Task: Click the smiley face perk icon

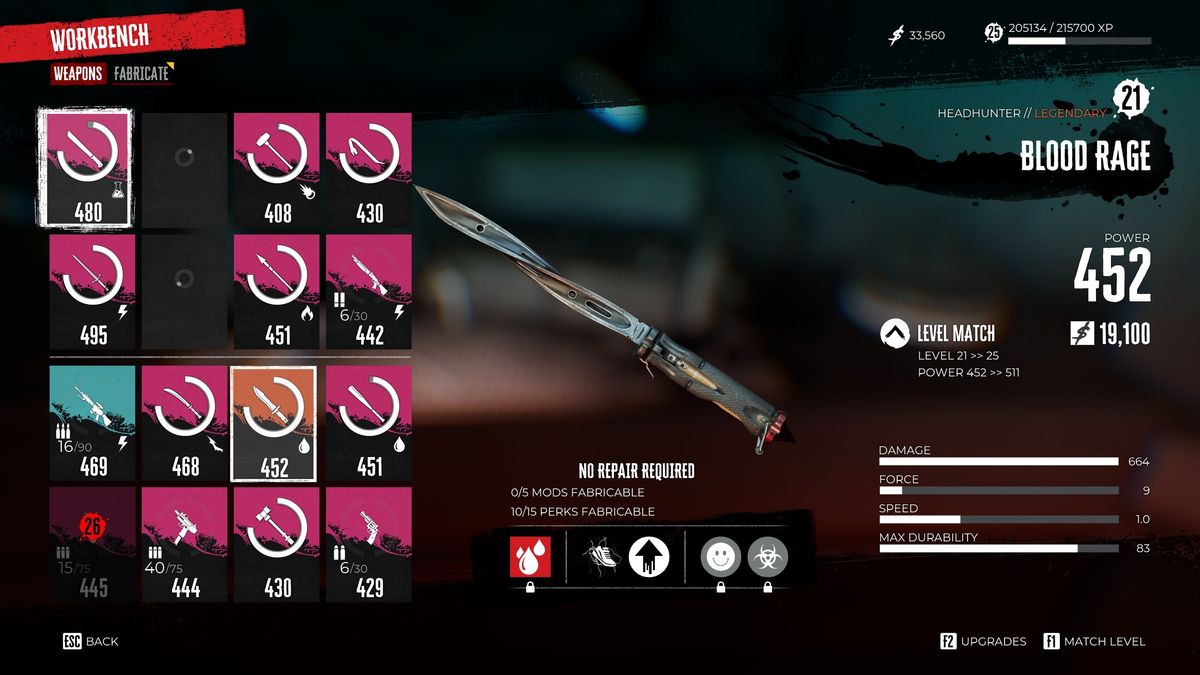Action: 720,556
